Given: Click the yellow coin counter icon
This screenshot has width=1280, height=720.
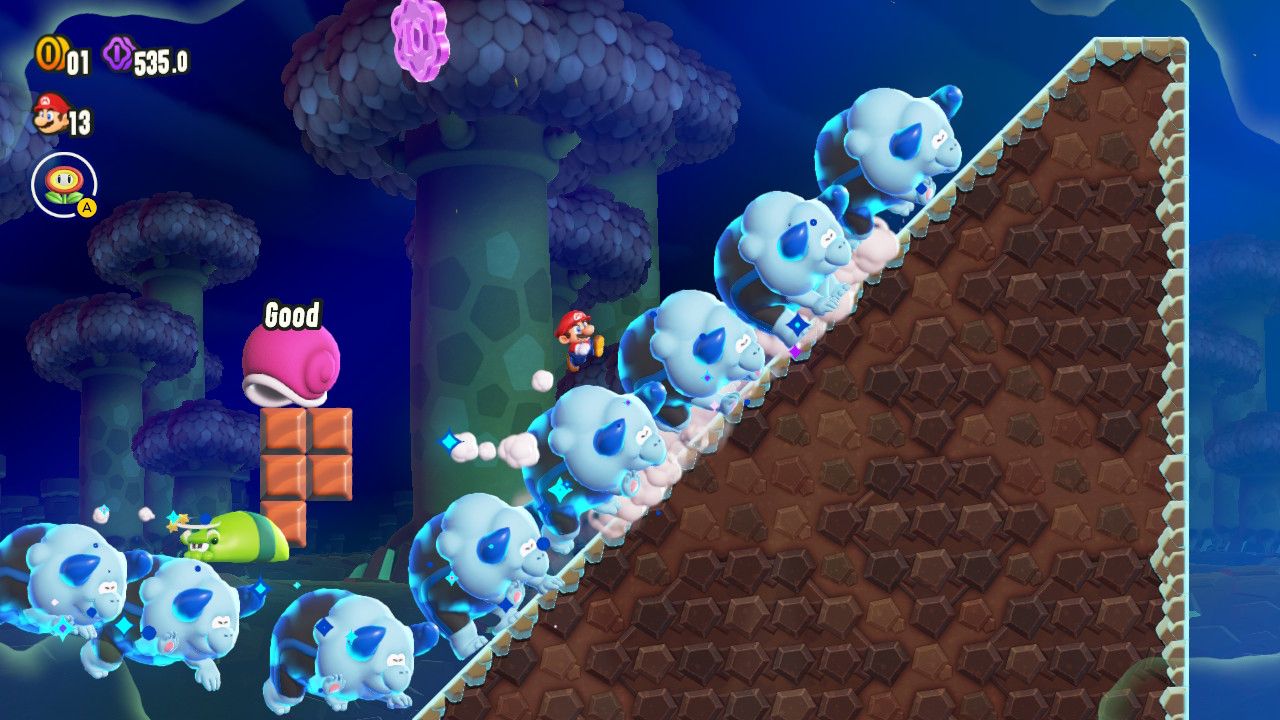Looking at the screenshot, I should pos(53,54).
